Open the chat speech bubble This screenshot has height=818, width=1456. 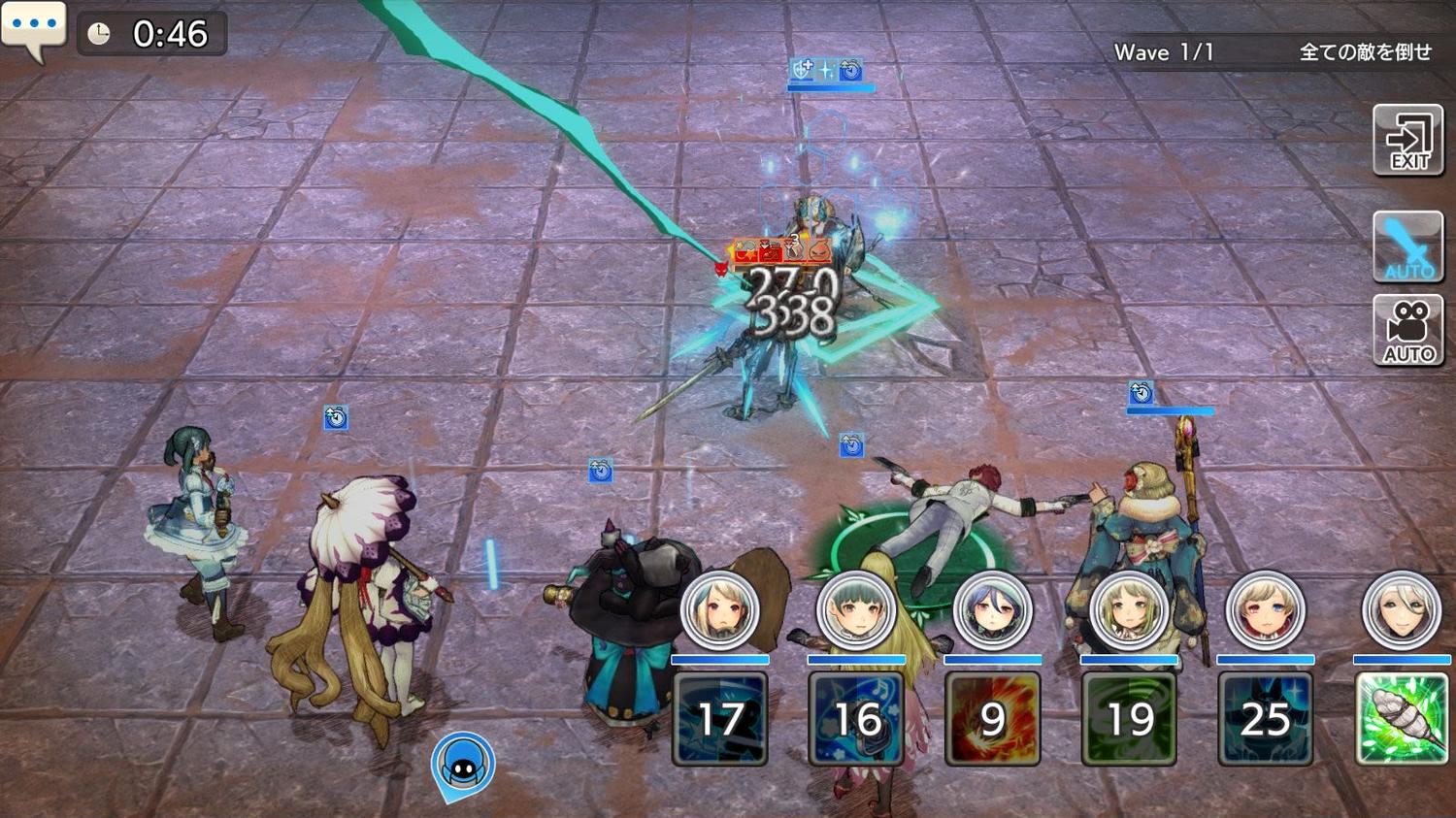34,29
